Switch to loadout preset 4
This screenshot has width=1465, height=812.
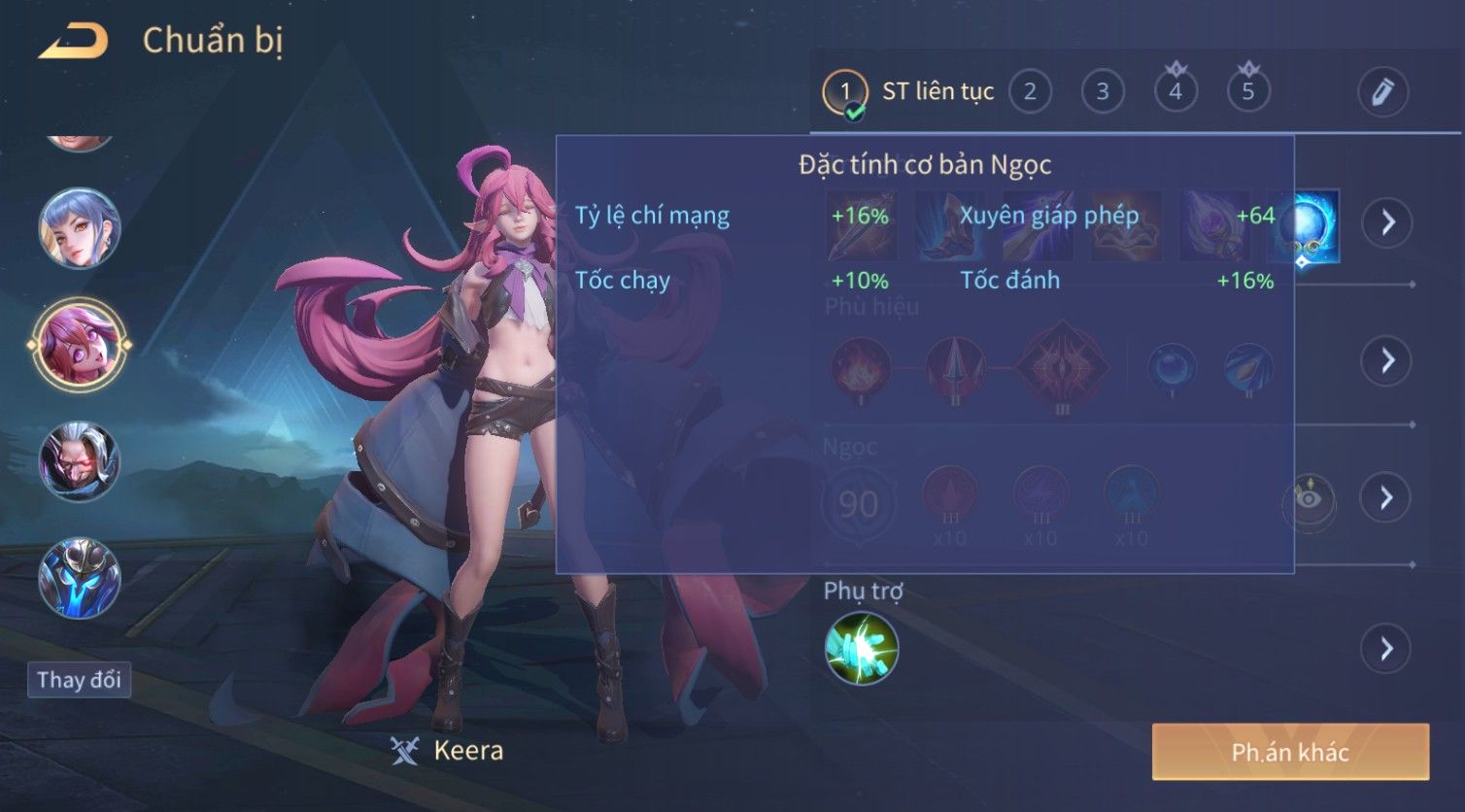(1175, 92)
